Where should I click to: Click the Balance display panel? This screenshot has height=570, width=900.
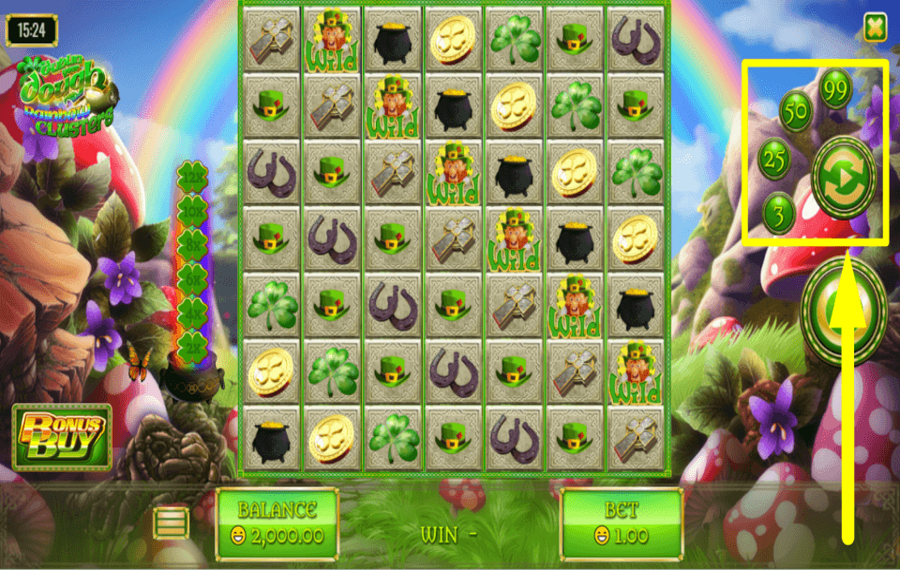pos(277,523)
